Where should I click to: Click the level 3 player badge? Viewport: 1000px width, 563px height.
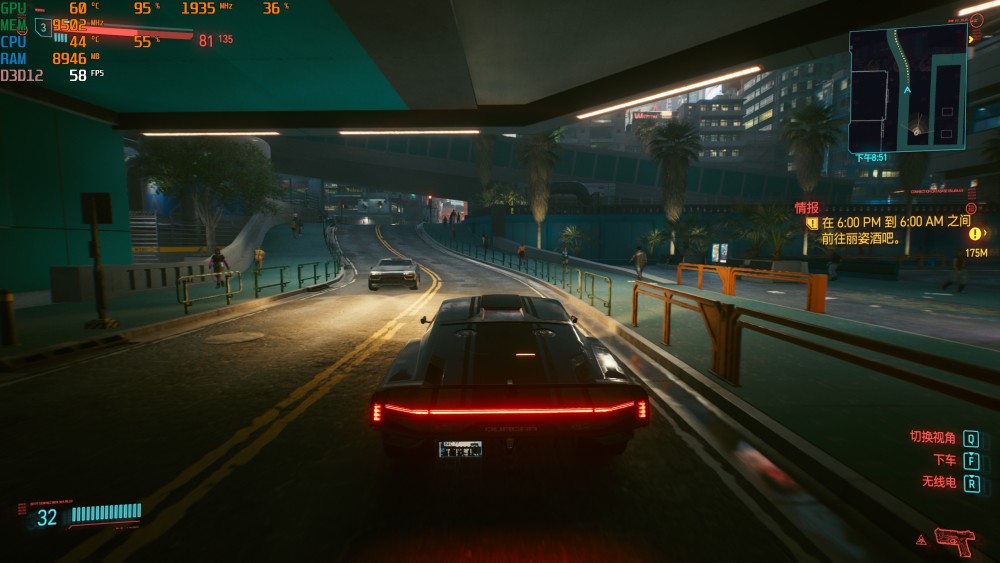(x=42, y=27)
